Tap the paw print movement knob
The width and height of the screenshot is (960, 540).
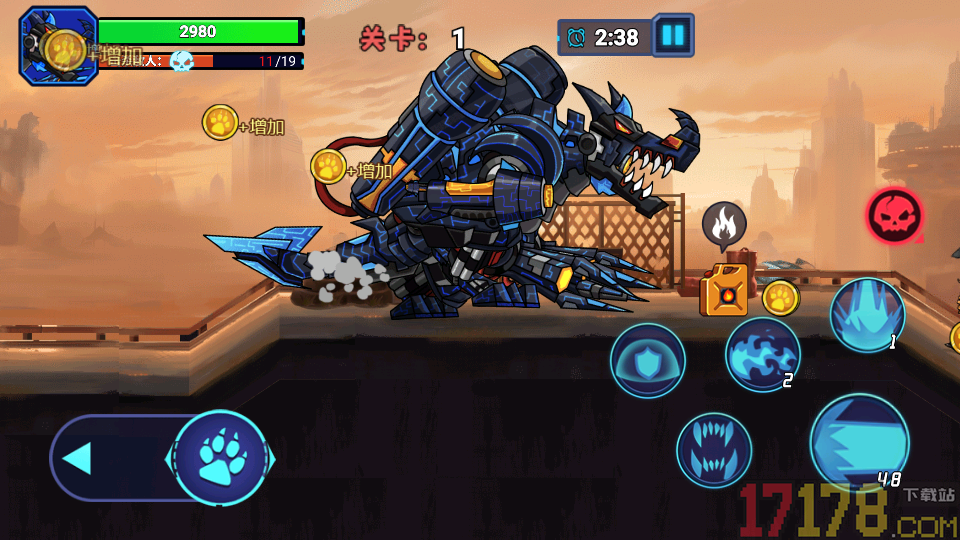click(x=220, y=458)
